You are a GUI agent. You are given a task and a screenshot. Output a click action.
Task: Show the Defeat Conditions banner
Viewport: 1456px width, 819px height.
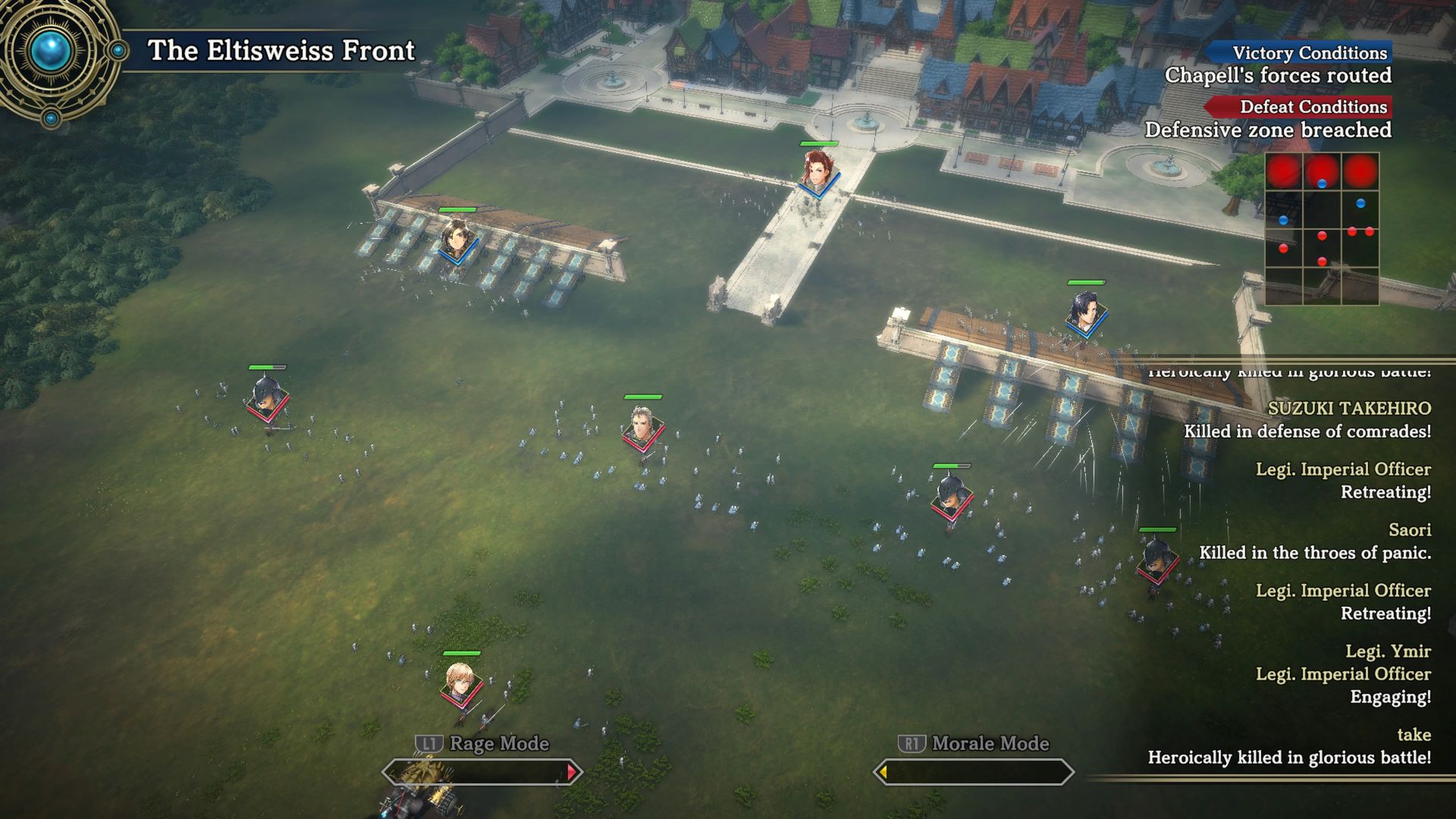[1300, 107]
